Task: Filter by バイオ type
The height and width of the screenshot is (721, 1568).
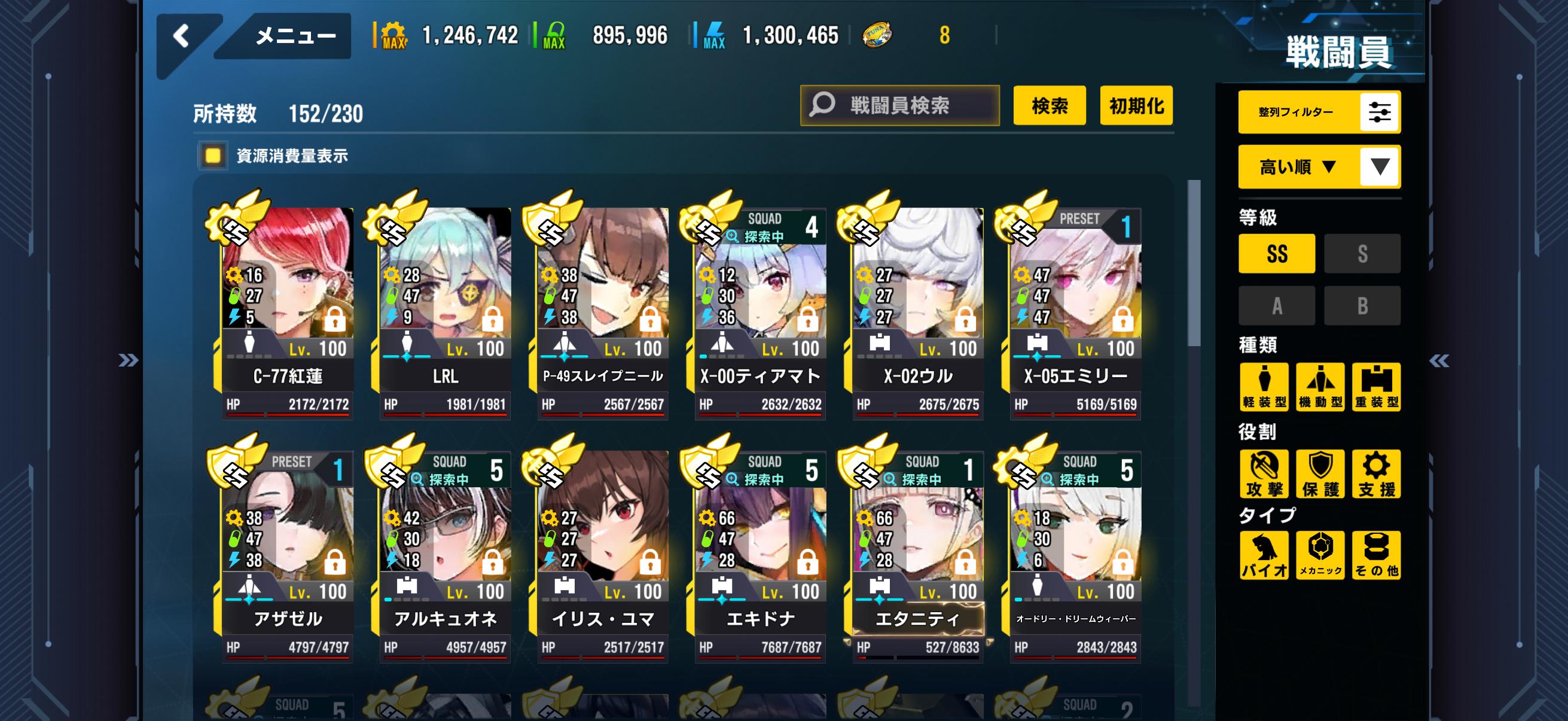Action: click(1264, 555)
